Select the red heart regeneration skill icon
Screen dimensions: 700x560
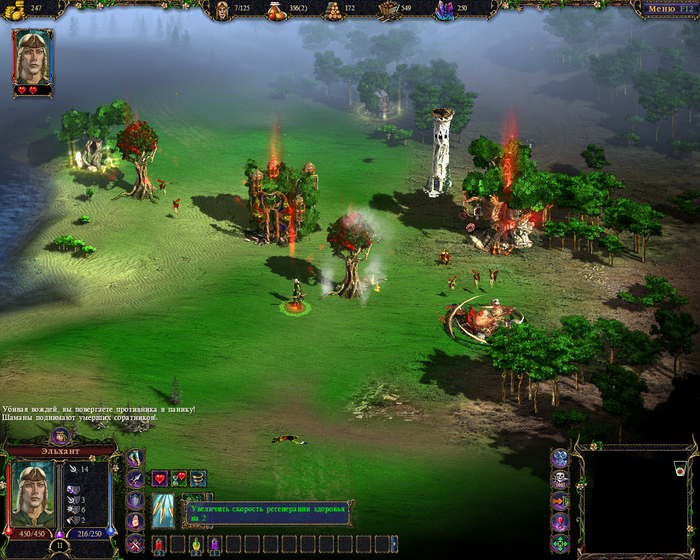160,478
